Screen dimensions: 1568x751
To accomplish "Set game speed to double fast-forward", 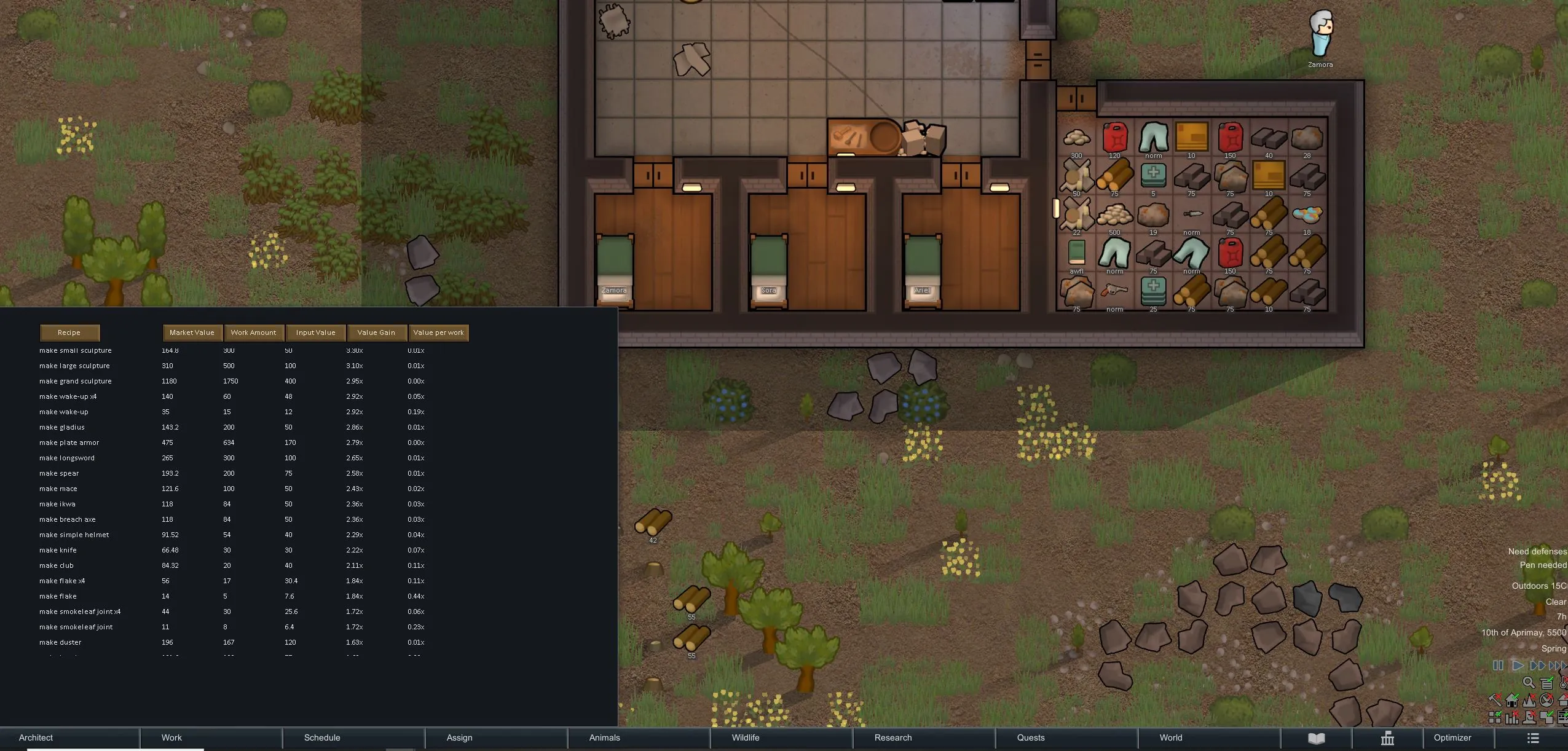I will coord(1537,666).
